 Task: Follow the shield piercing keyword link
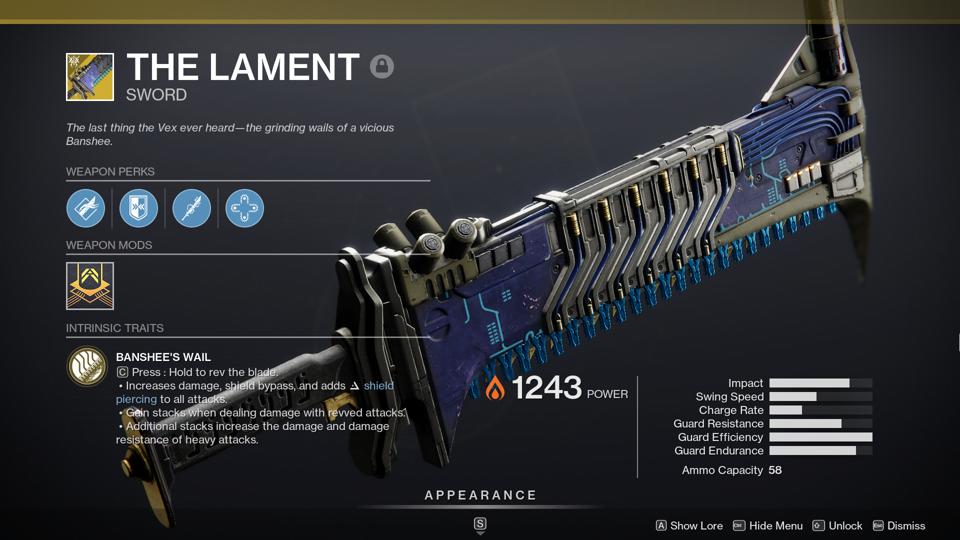click(x=378, y=385)
